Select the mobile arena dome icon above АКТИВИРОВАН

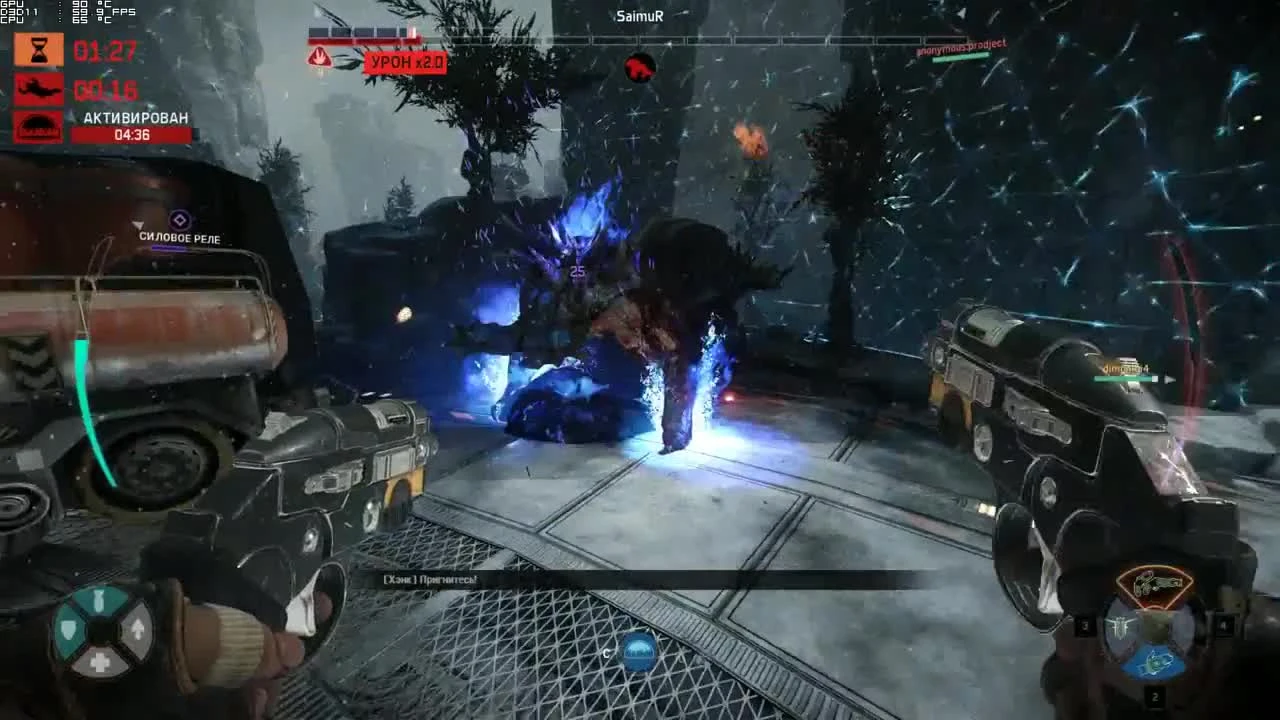[x=37, y=128]
